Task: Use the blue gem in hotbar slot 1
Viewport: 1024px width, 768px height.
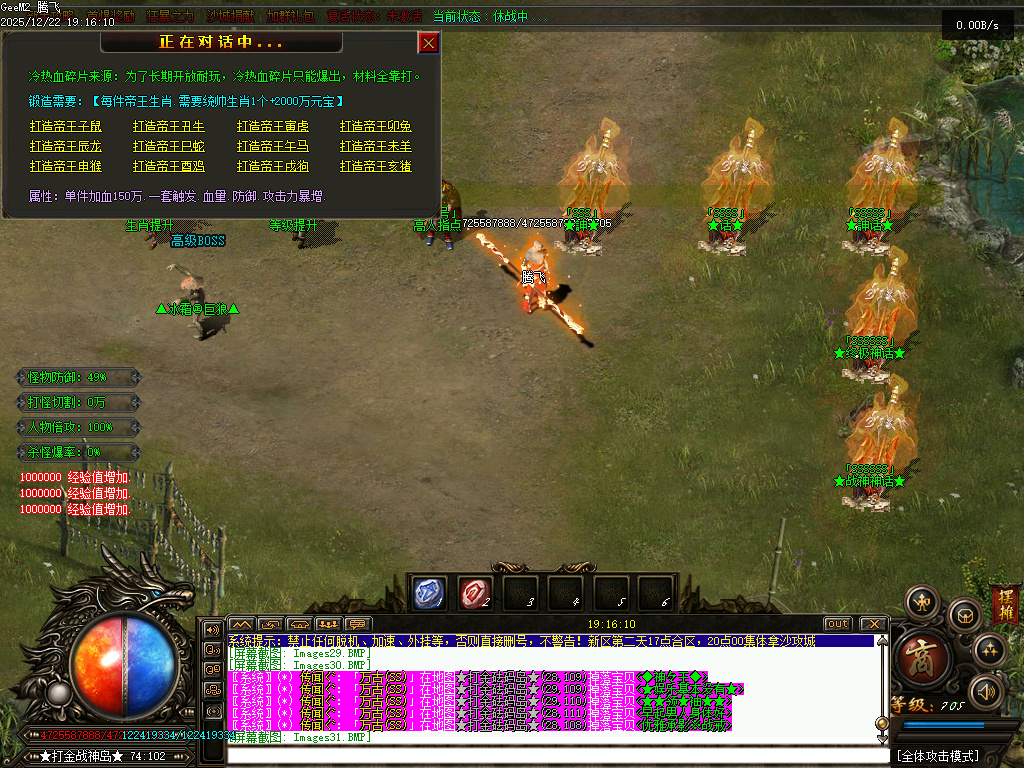Action: pos(429,594)
